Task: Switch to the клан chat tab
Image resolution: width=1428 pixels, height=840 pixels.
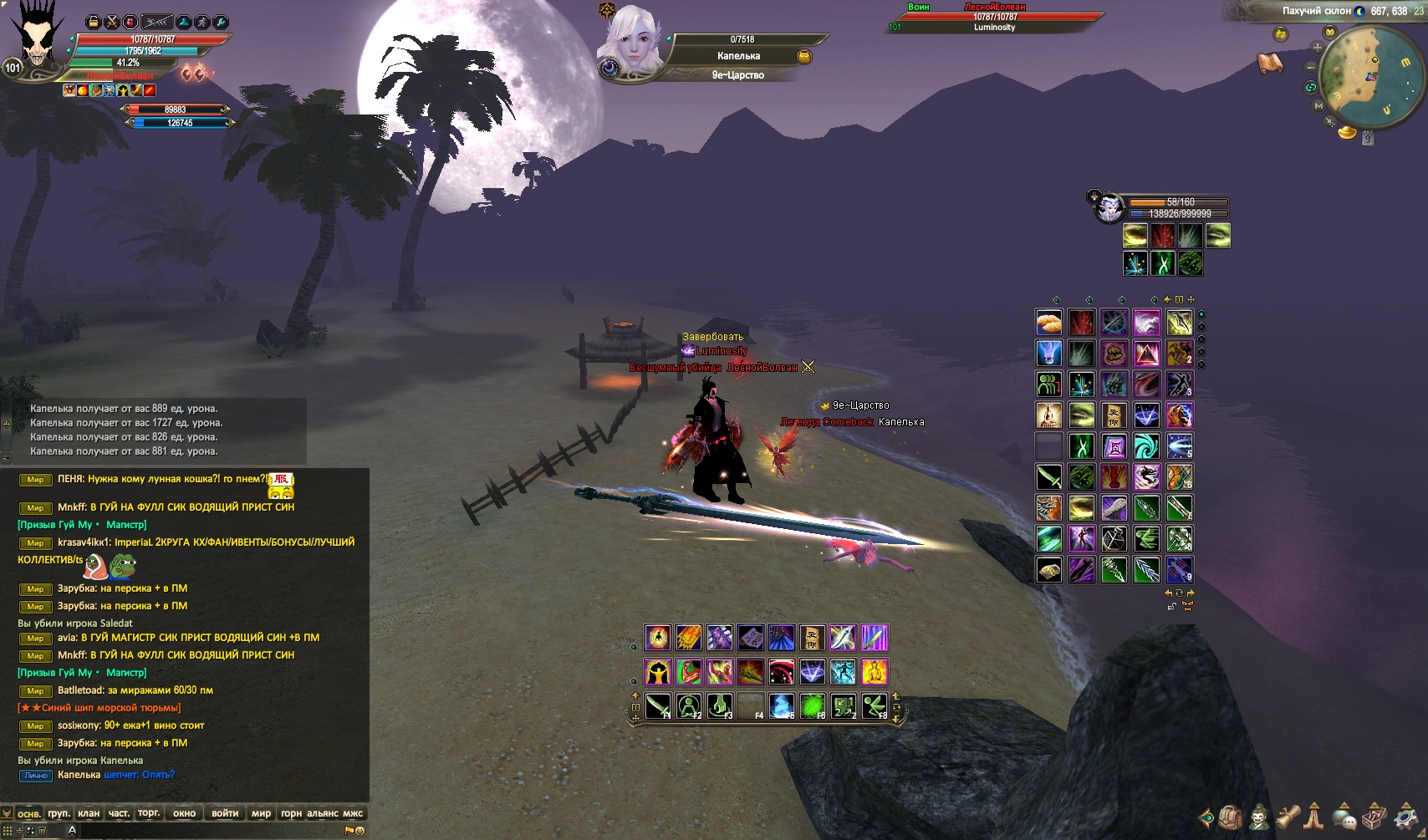Action: 89,813
